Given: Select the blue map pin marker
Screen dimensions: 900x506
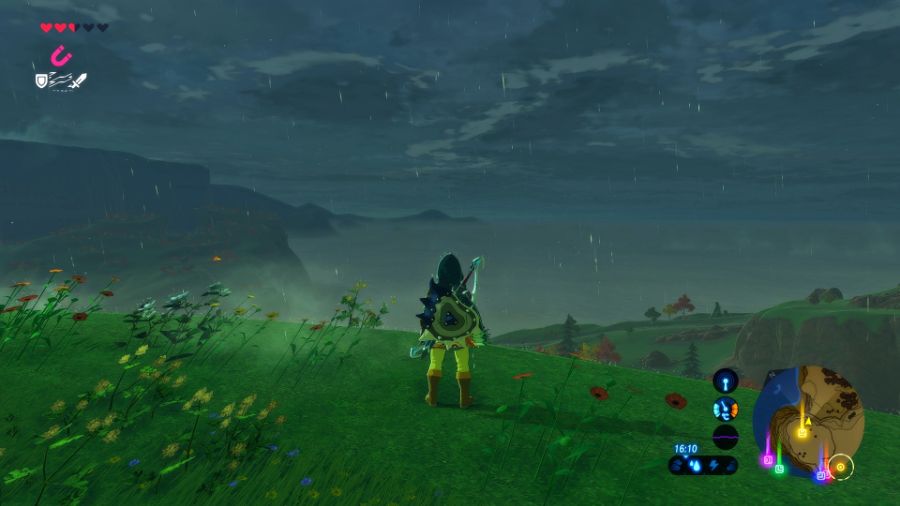Looking at the screenshot, I should [x=820, y=475].
